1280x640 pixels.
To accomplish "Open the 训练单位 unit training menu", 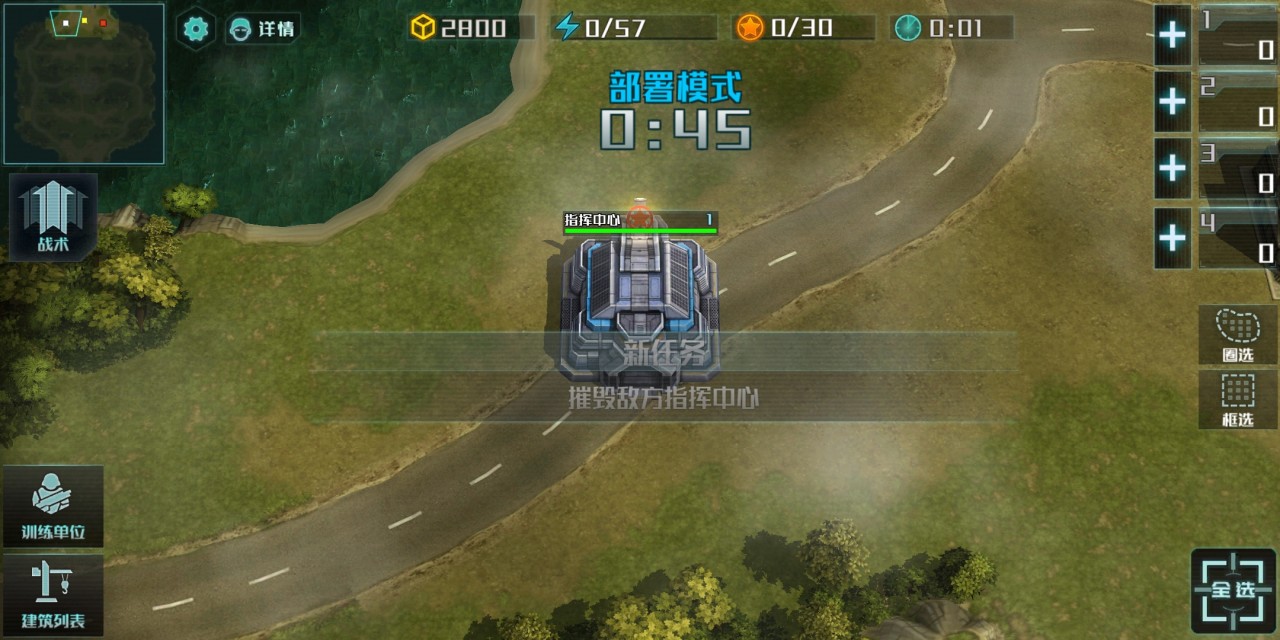I will 54,506.
